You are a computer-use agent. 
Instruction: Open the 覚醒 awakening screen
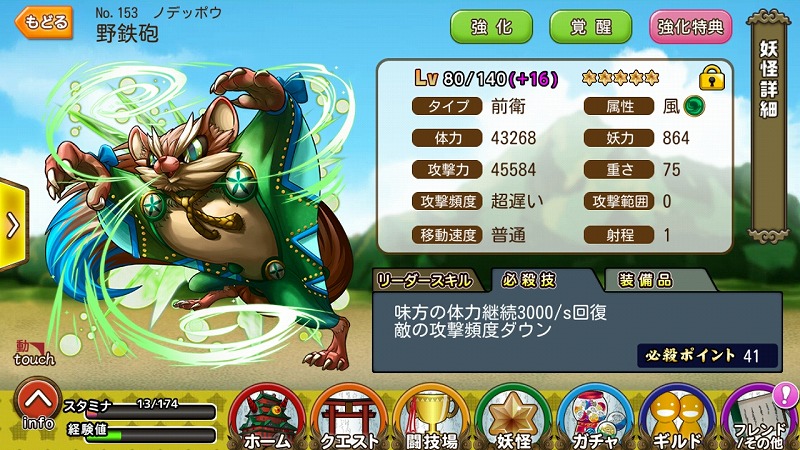tap(591, 26)
